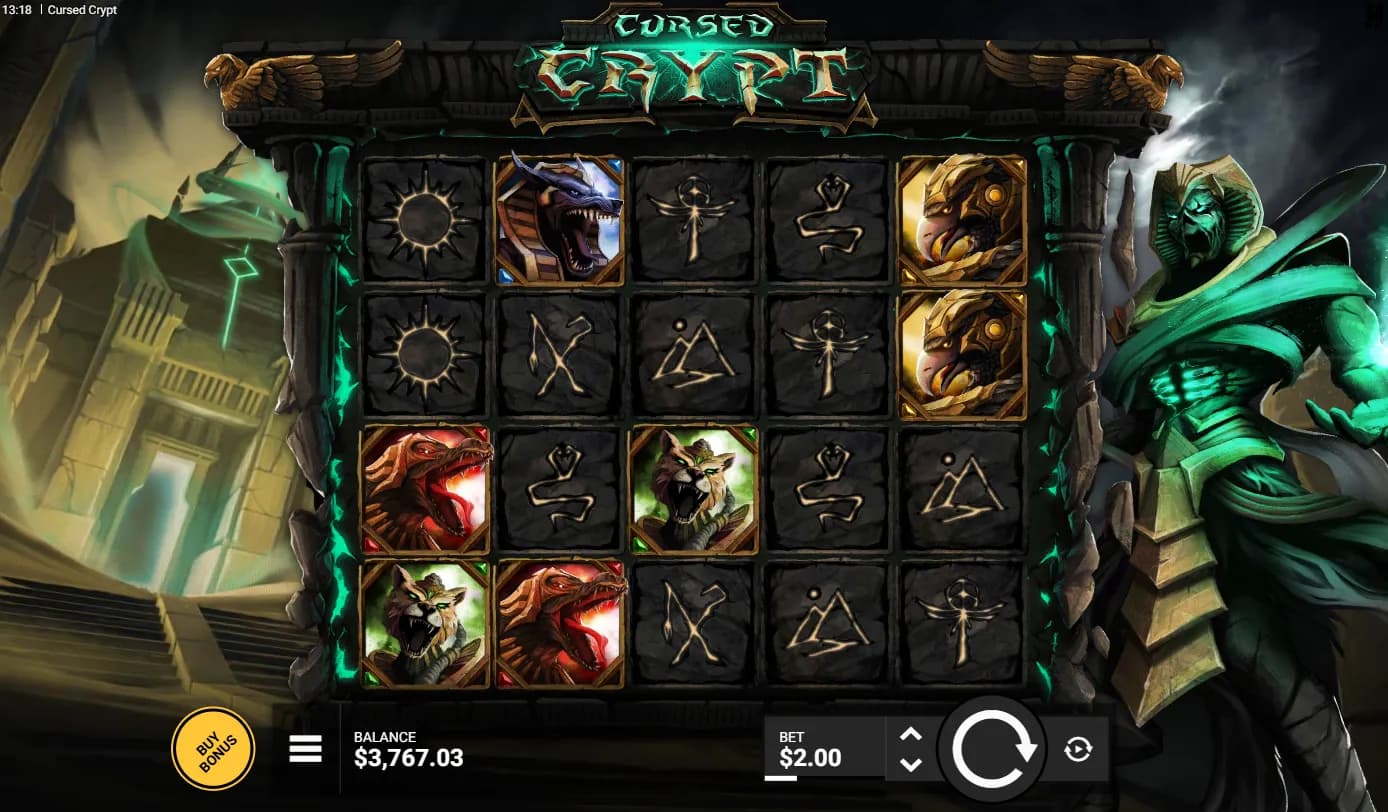Screen dimensions: 1388x812
Task: Increase the bet with the up arrow
Action: pos(910,734)
